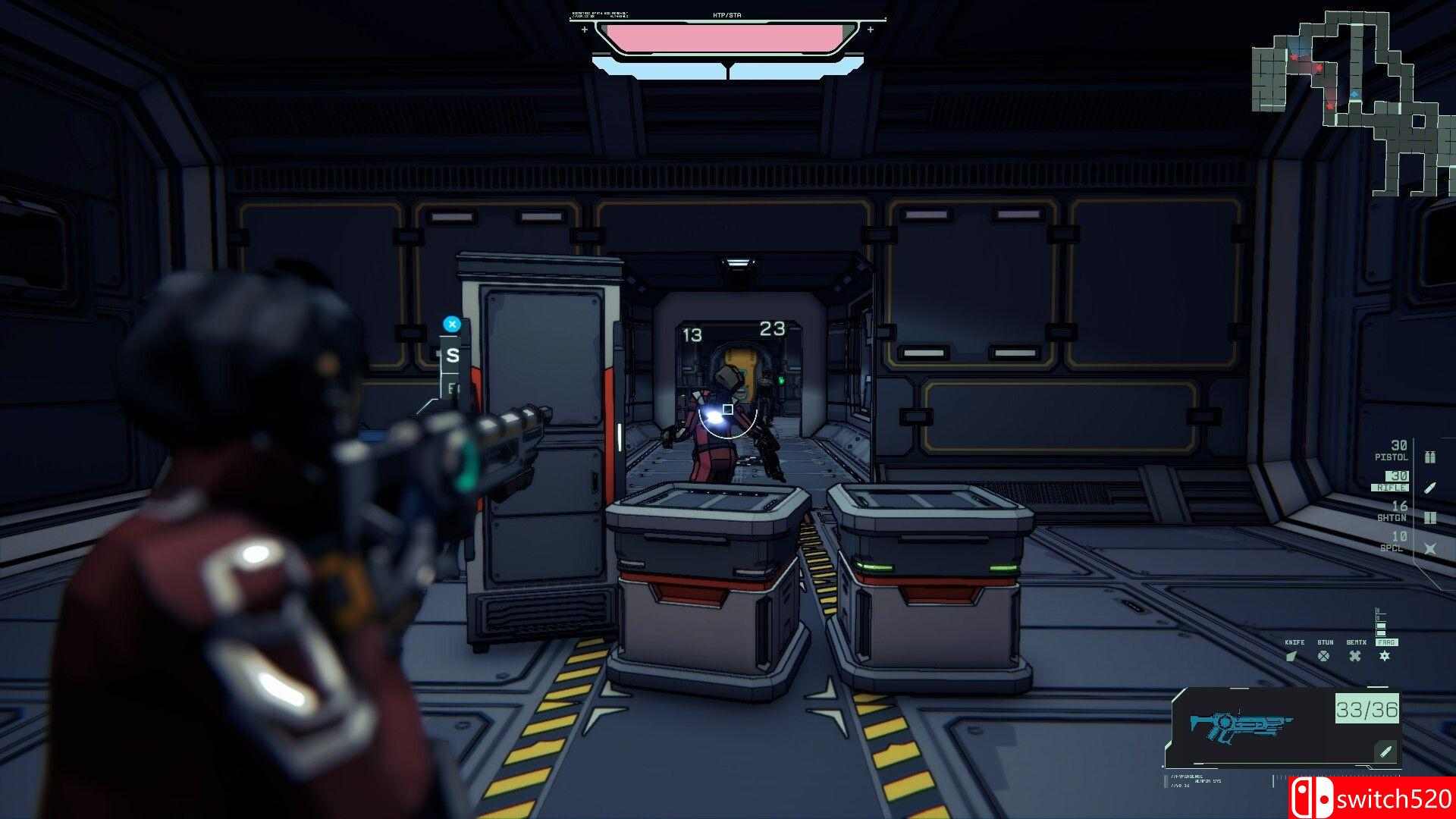1456x819 pixels.
Task: Click the PISTOL ammo bullets icon
Action: click(1429, 457)
